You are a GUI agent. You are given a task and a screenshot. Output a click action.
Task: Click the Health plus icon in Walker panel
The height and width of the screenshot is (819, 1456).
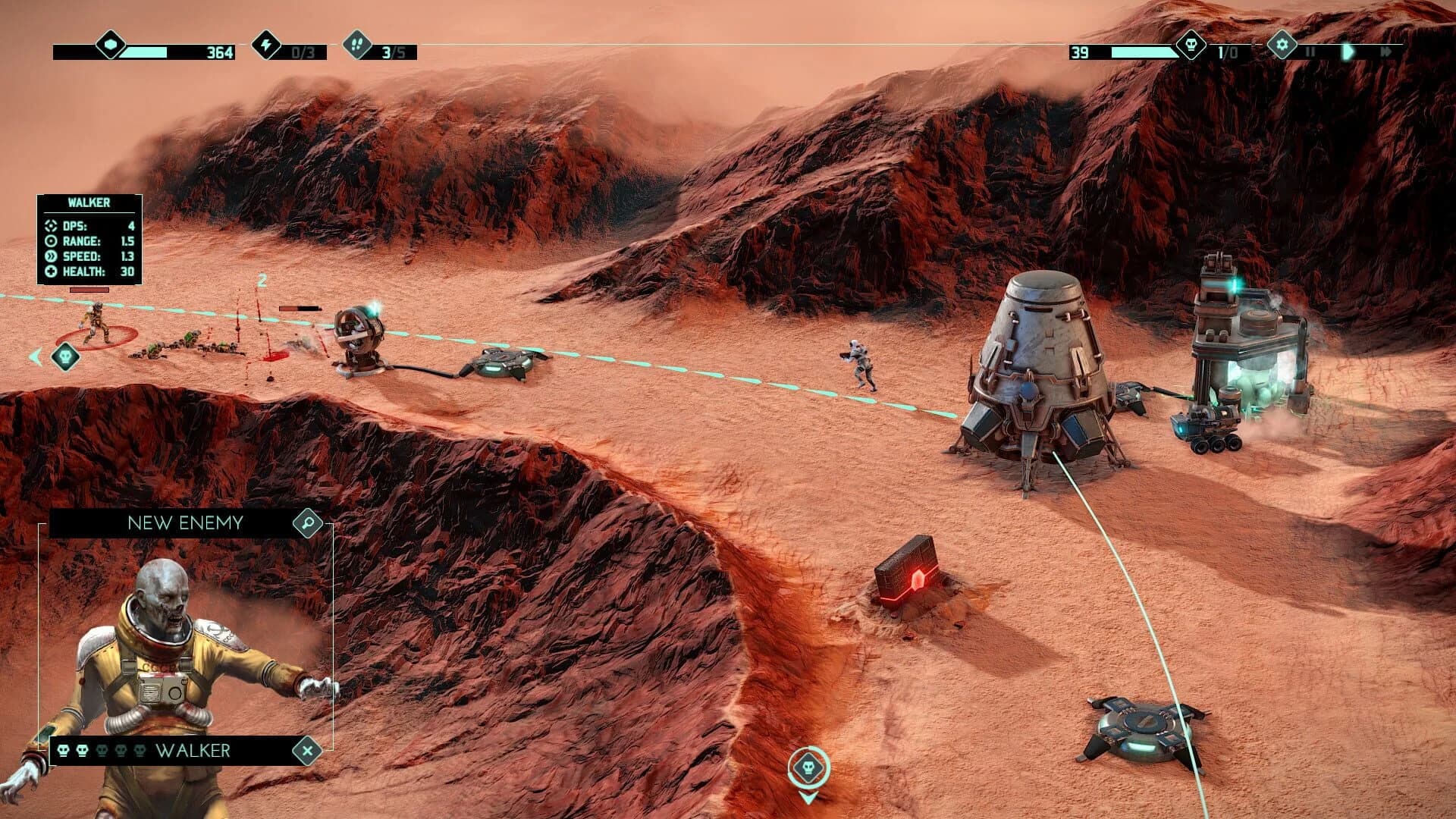point(51,271)
